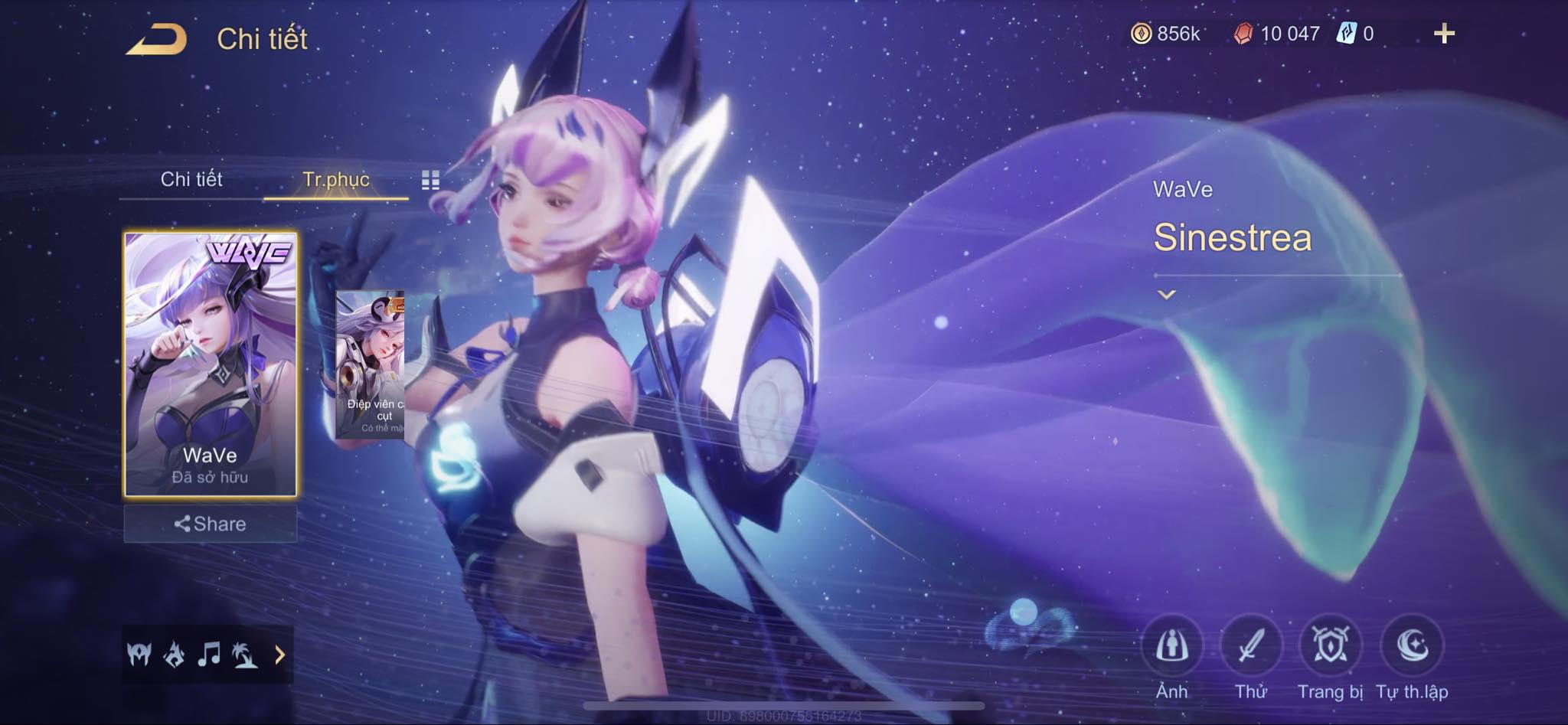Open the Tr.phục skins tab
Viewport: 1568px width, 725px height.
336,179
